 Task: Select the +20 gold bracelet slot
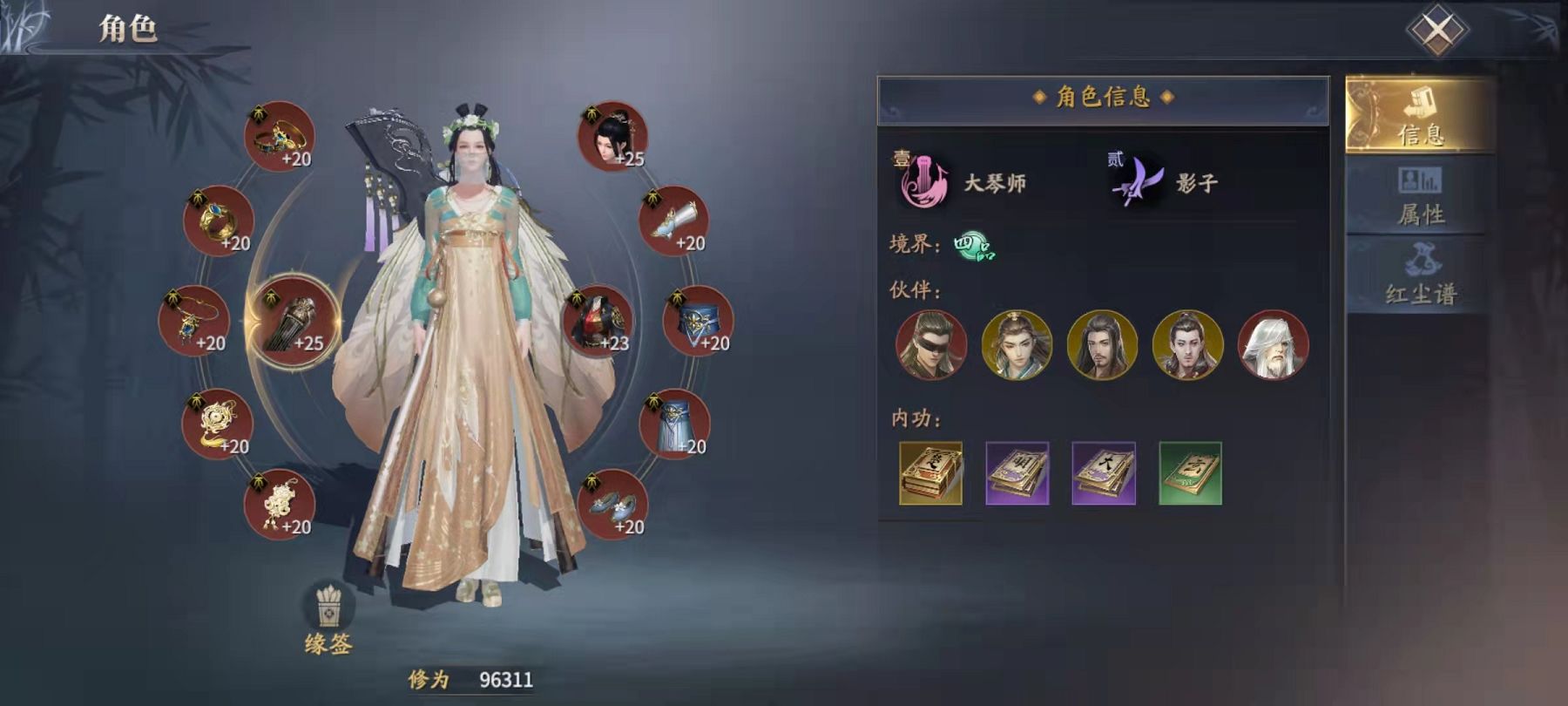(x=280, y=136)
